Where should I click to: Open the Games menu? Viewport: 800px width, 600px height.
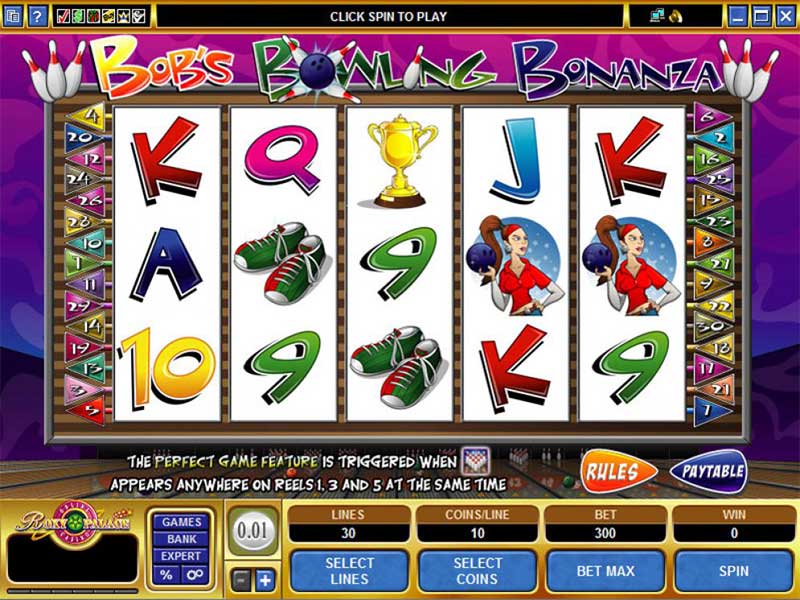(181, 522)
